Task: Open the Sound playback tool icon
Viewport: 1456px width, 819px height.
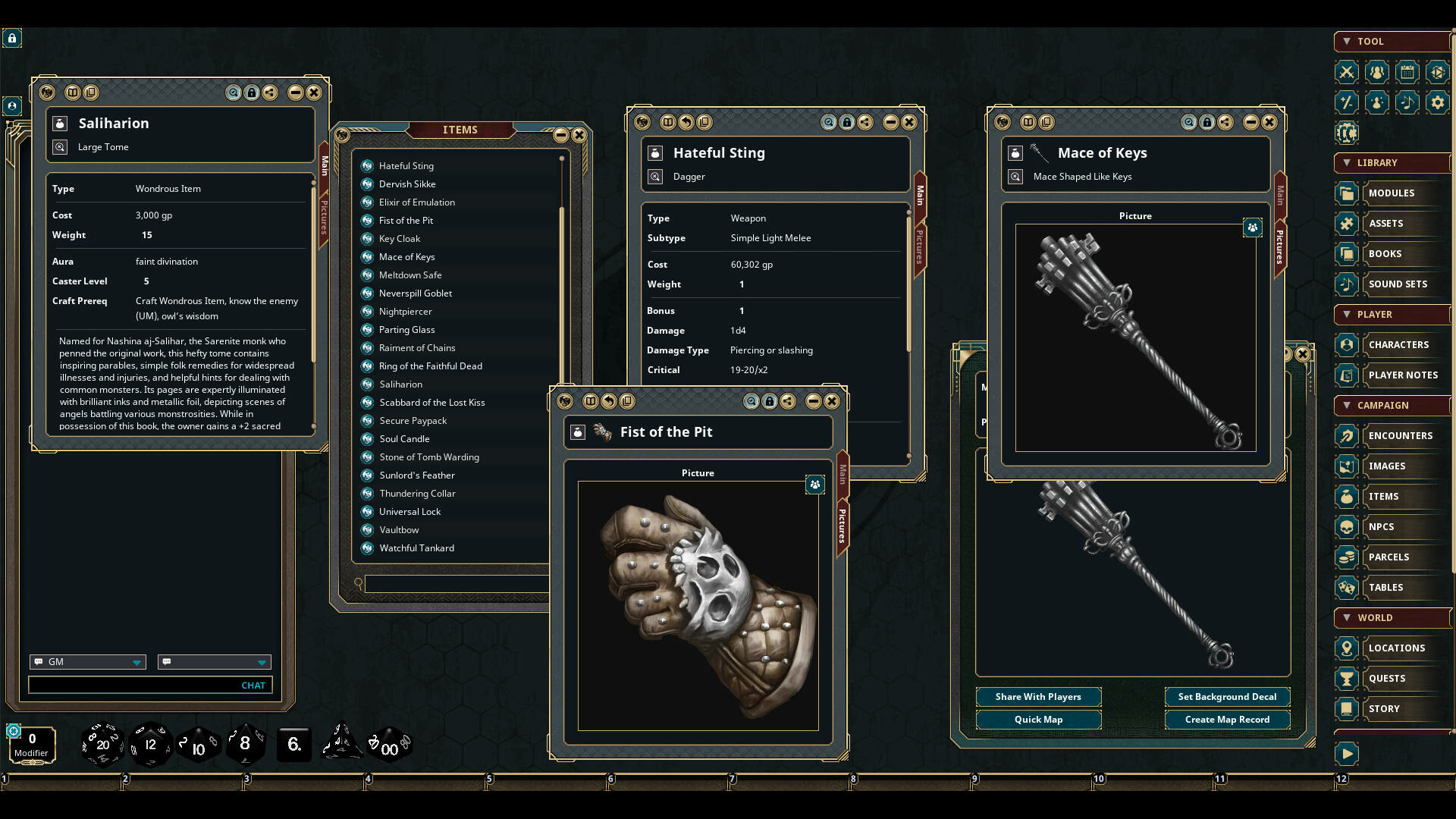Action: point(1407,102)
